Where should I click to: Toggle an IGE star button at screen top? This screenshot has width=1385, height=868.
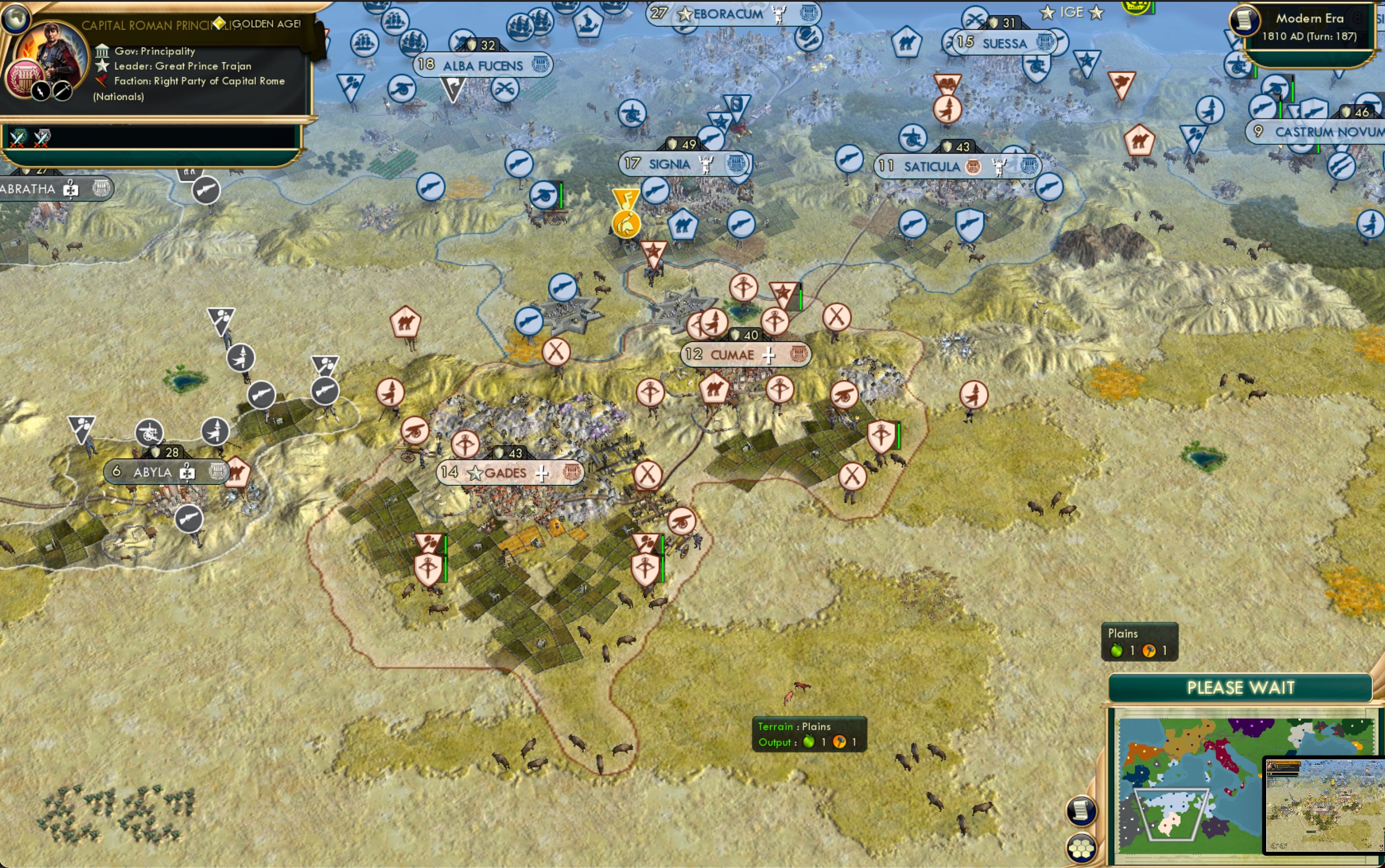(1049, 12)
